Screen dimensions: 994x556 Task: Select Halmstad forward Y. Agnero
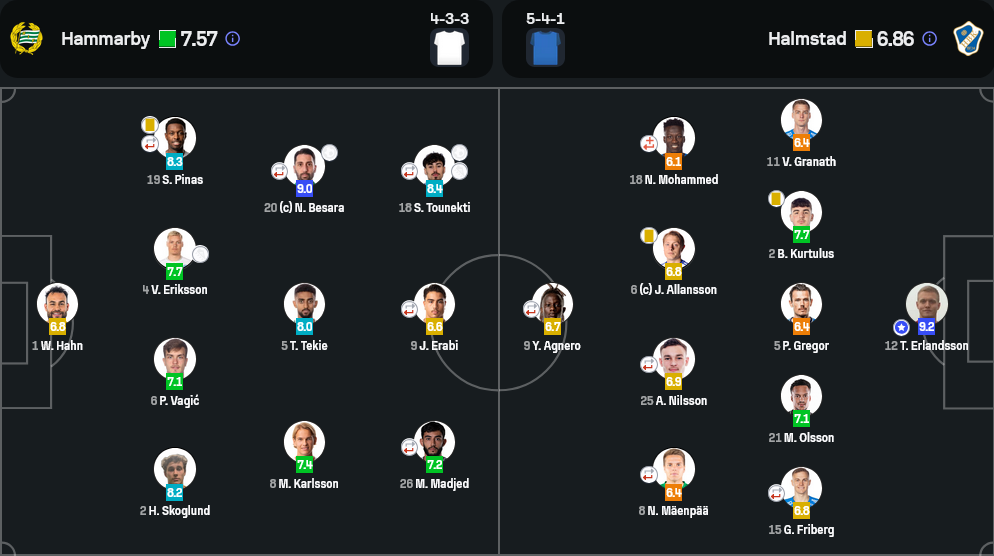click(x=552, y=304)
